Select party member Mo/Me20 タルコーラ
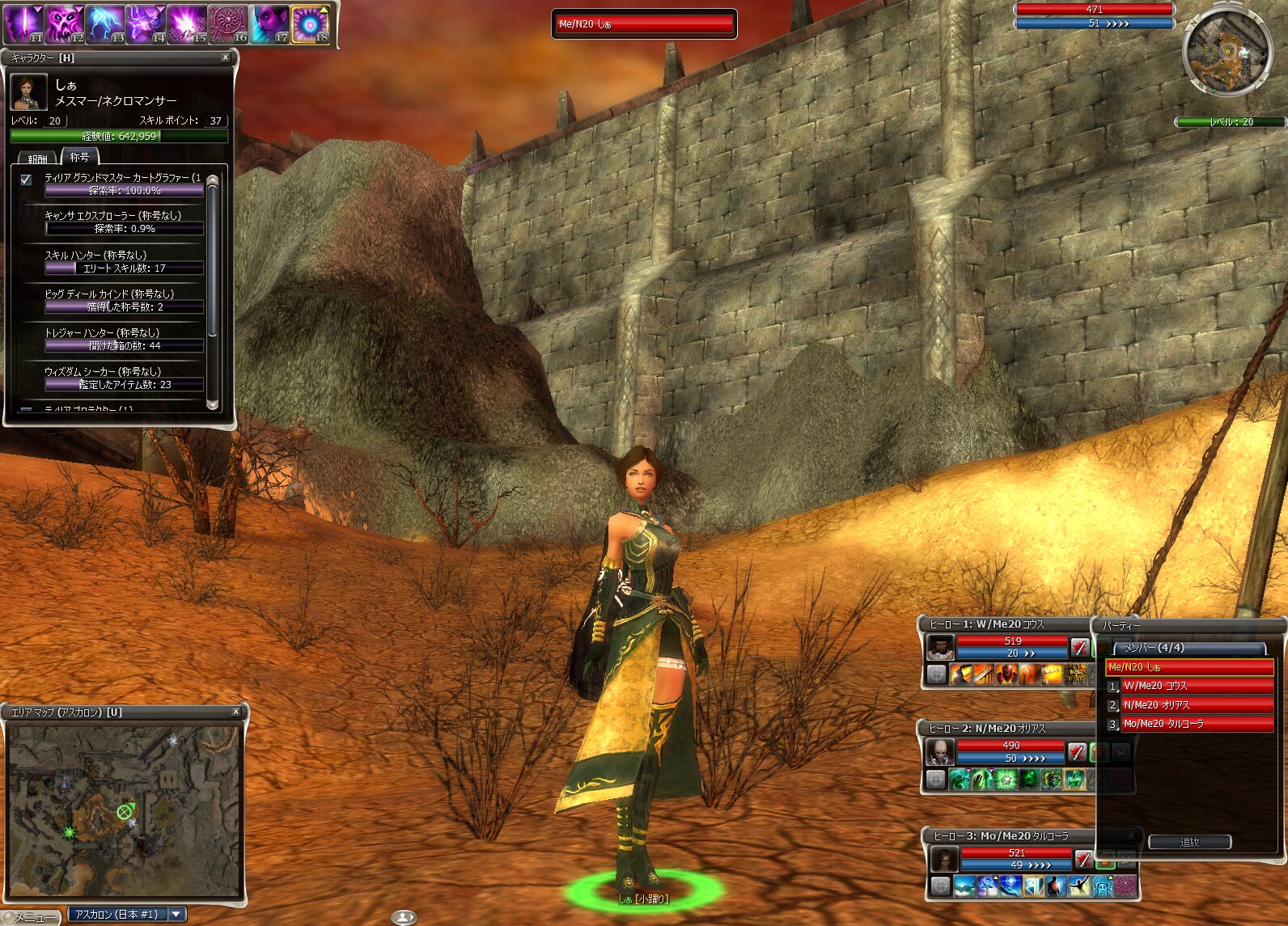This screenshot has width=1288, height=926. coord(1196,724)
